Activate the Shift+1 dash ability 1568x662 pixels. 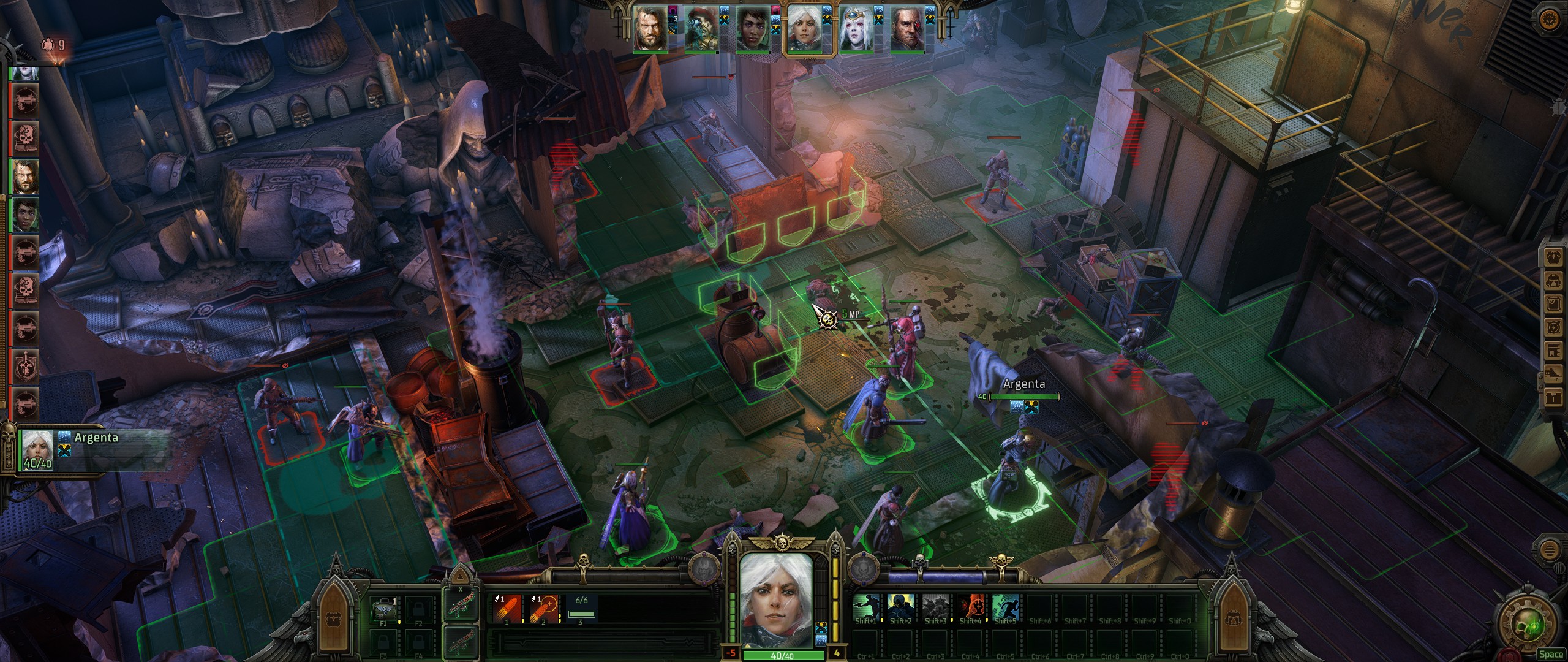866,609
